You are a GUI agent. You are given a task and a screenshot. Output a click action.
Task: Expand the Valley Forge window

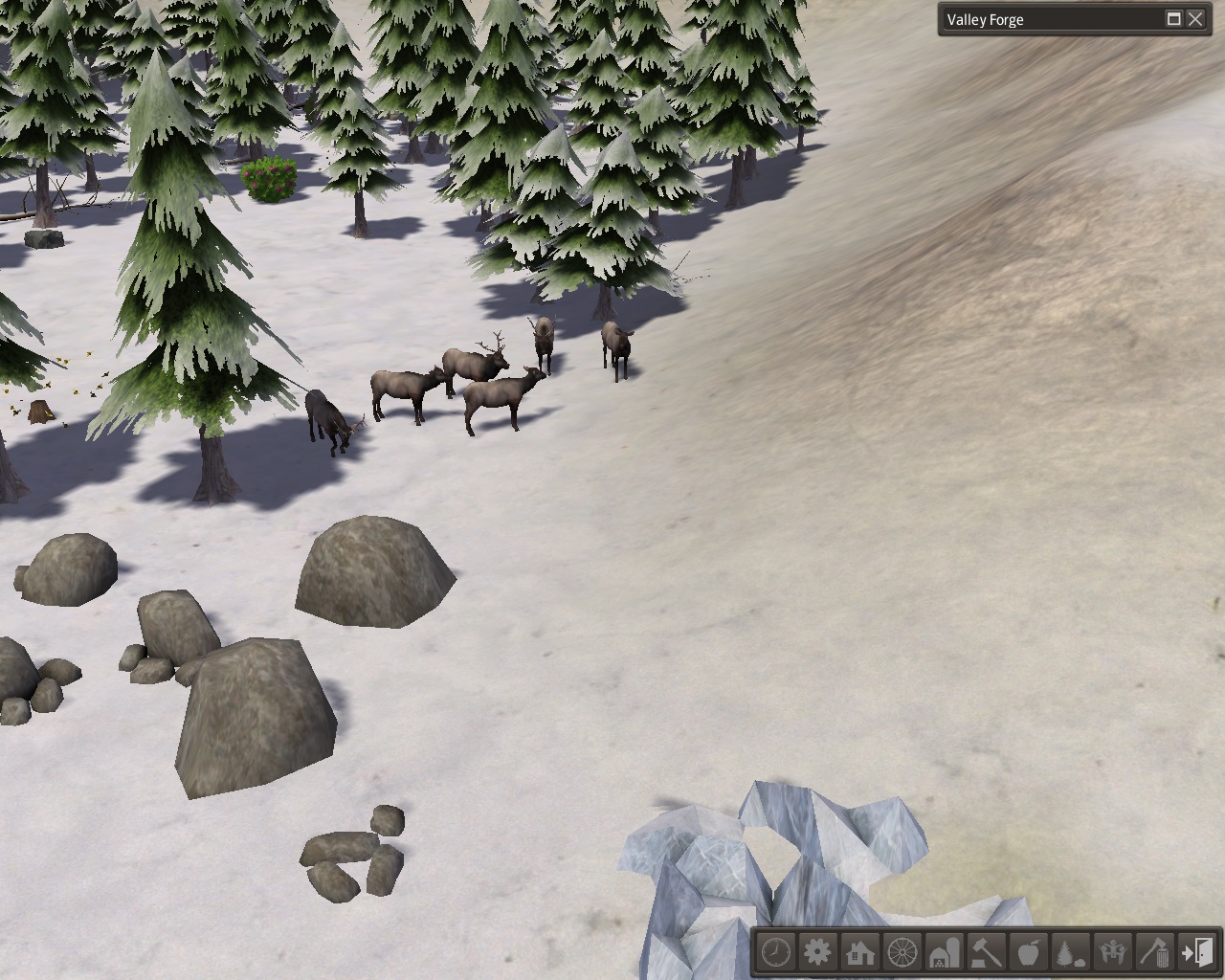pos(1174,19)
